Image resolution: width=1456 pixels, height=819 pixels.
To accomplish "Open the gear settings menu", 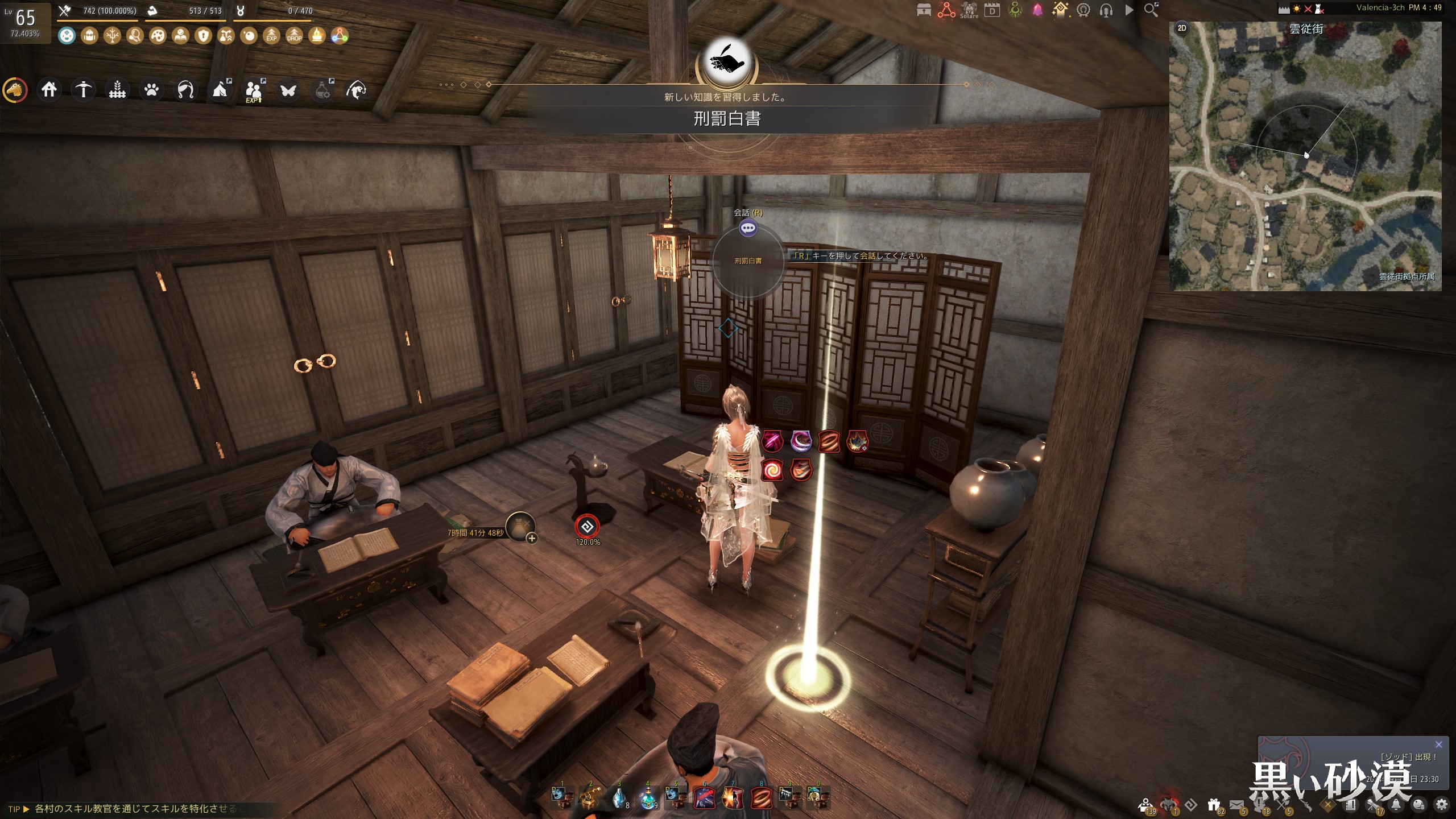I will pyautogui.click(x=1442, y=804).
